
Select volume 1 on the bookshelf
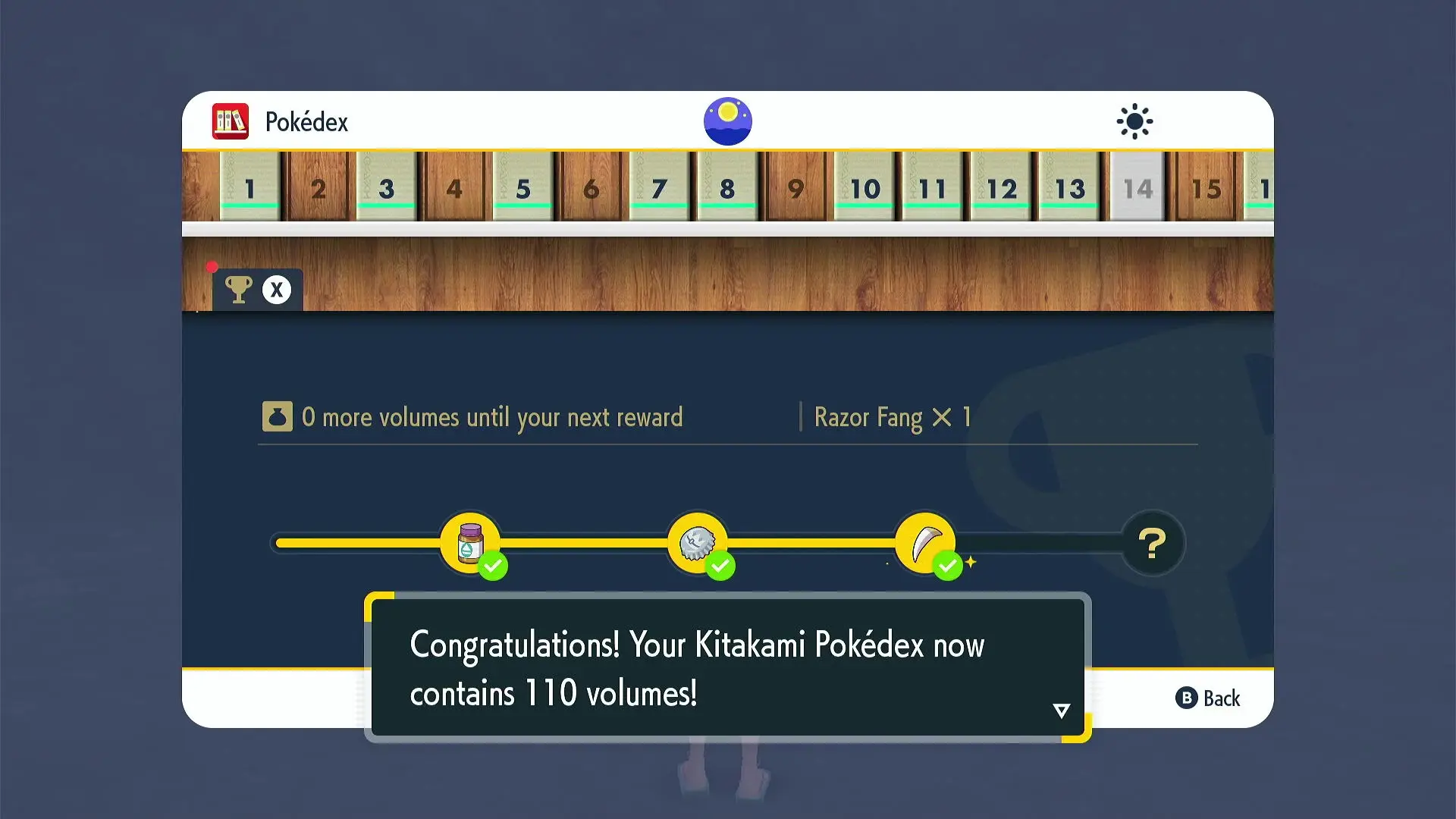249,188
